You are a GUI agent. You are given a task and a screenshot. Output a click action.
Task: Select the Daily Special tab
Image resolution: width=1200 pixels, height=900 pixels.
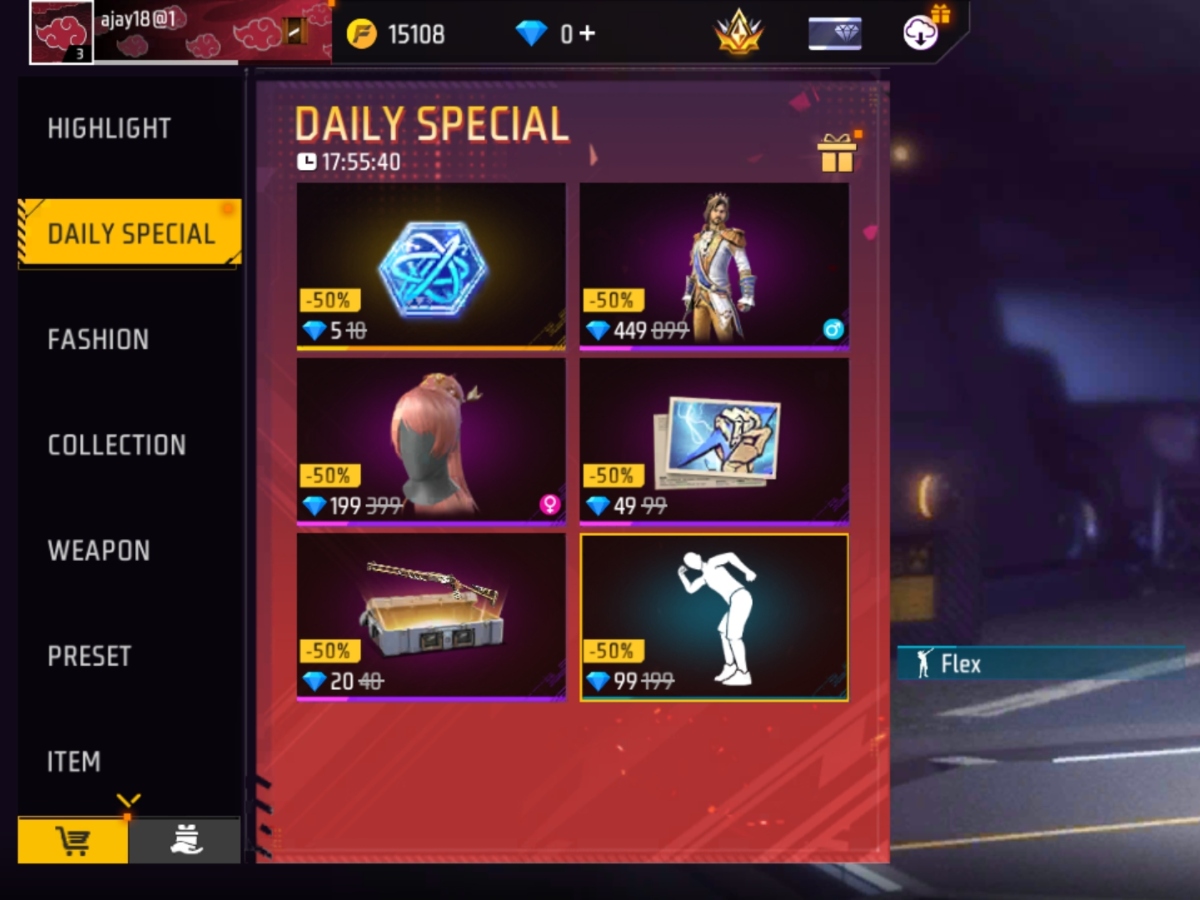click(x=130, y=234)
